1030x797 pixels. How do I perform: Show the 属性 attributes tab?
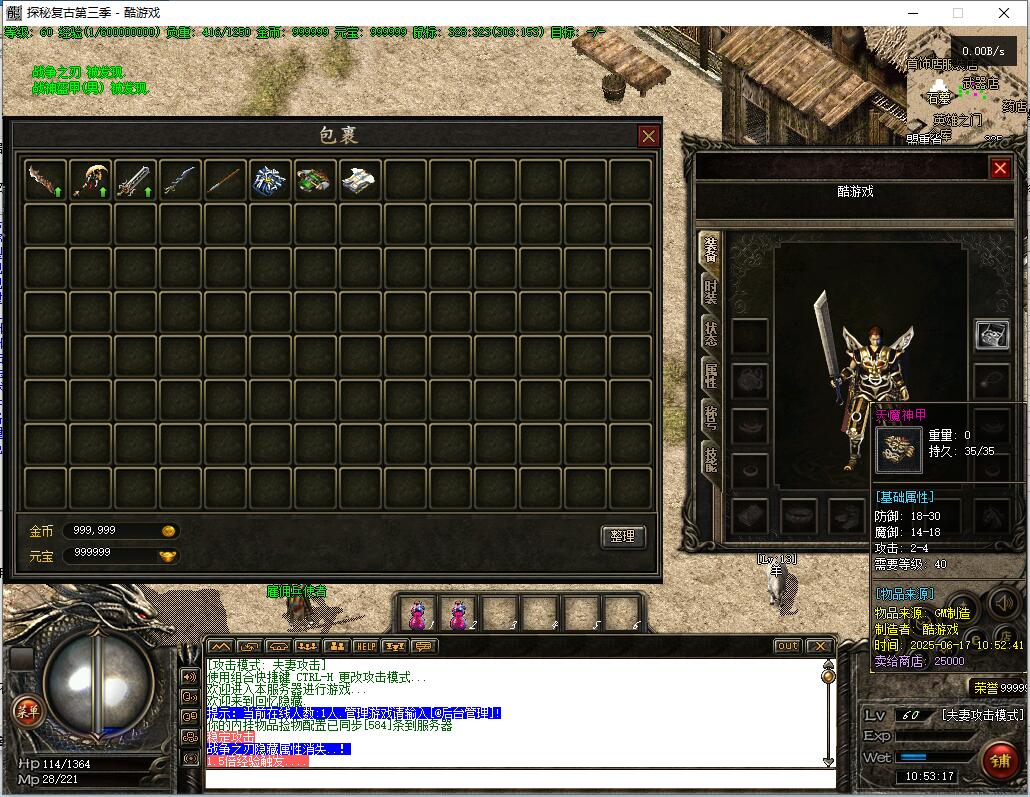710,376
